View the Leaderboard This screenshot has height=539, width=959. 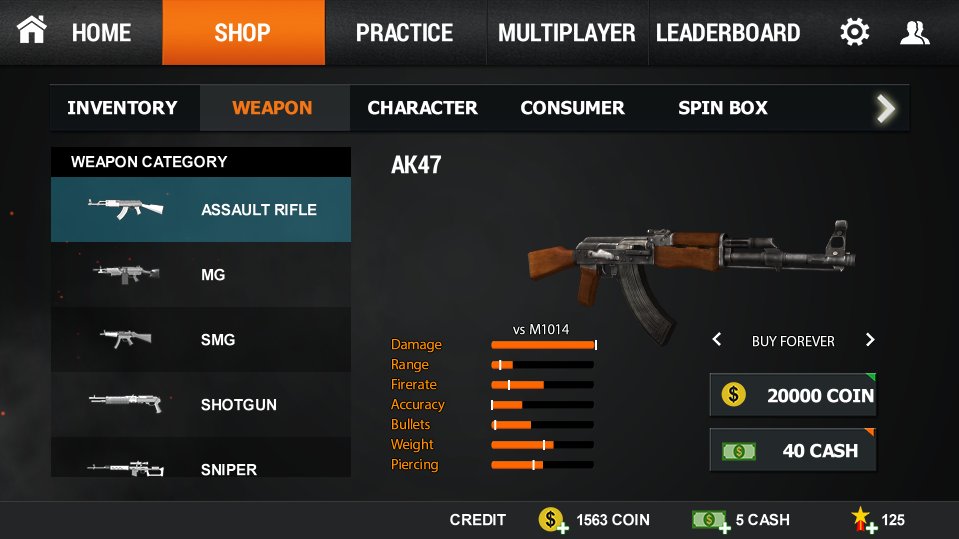coord(728,32)
